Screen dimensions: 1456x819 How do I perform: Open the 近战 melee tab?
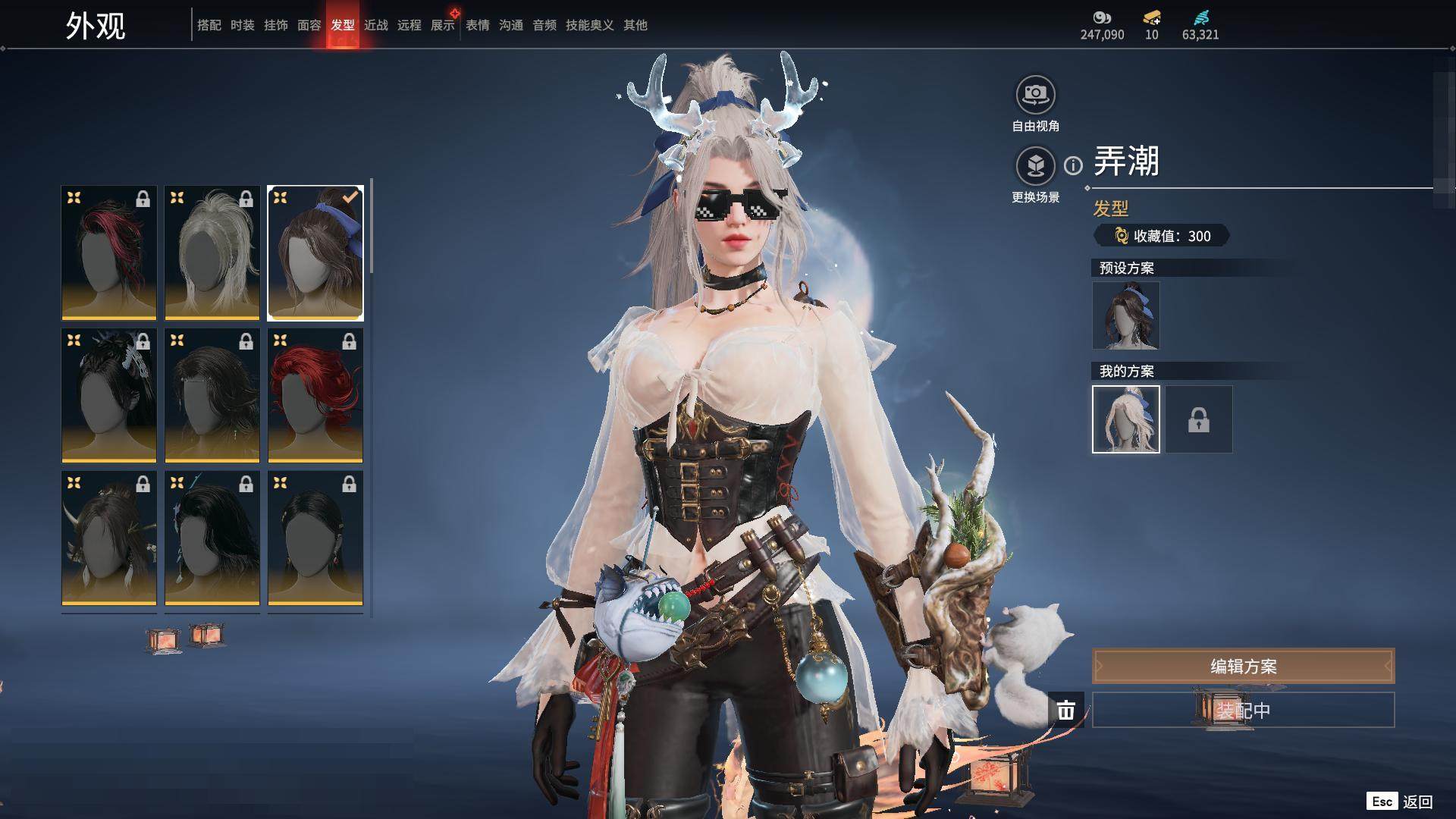tap(376, 25)
